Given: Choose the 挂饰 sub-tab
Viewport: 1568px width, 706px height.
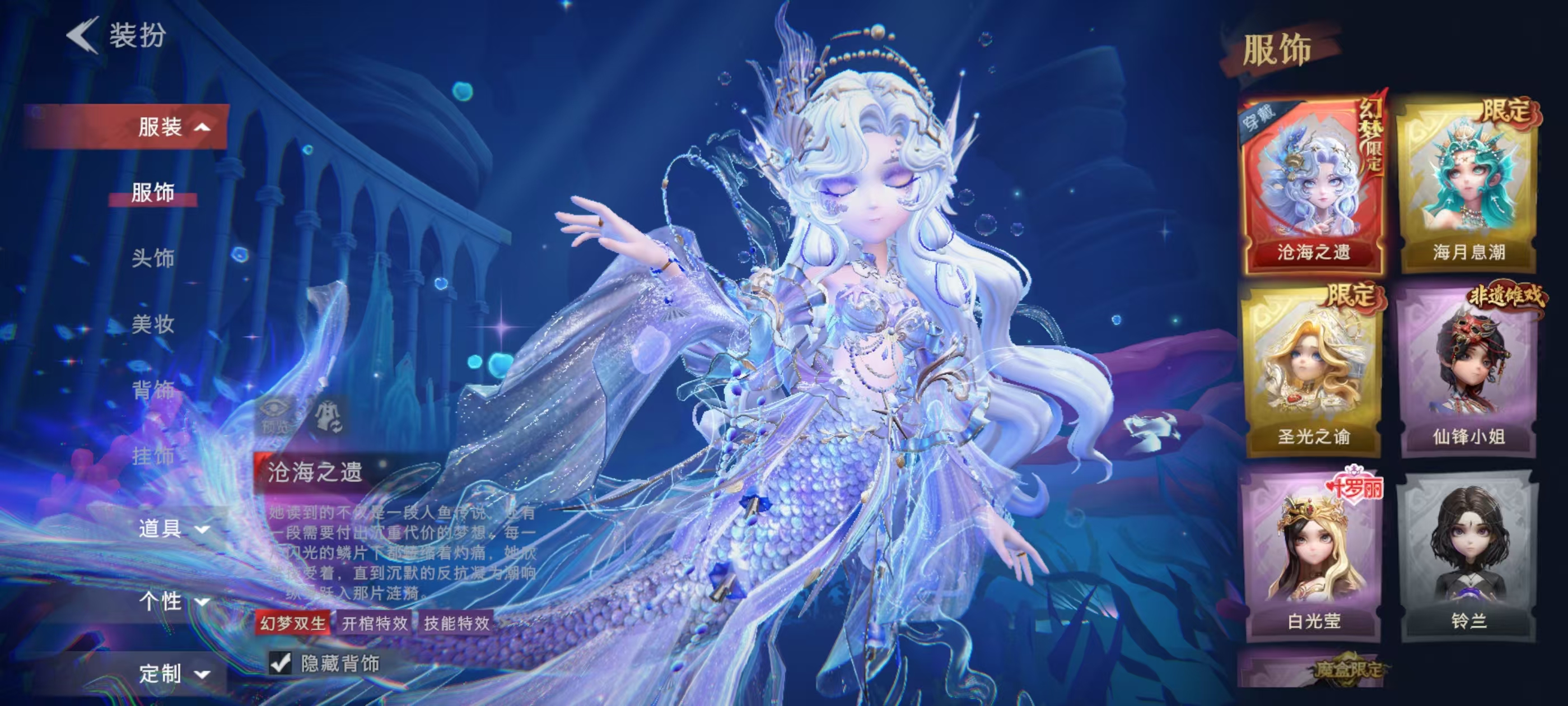Looking at the screenshot, I should (x=153, y=456).
